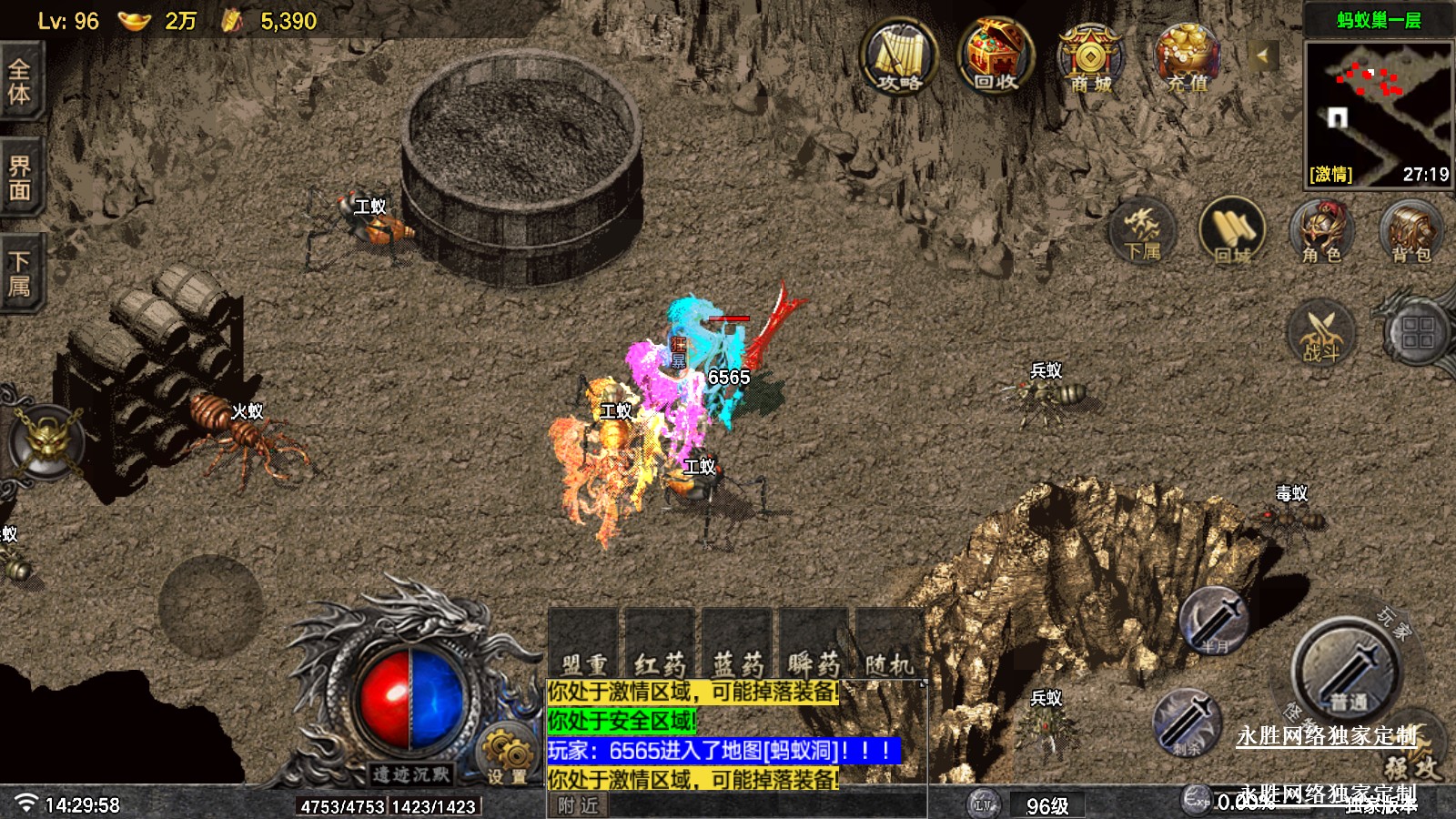Open the 回收 recycle treasure chest

click(995, 58)
